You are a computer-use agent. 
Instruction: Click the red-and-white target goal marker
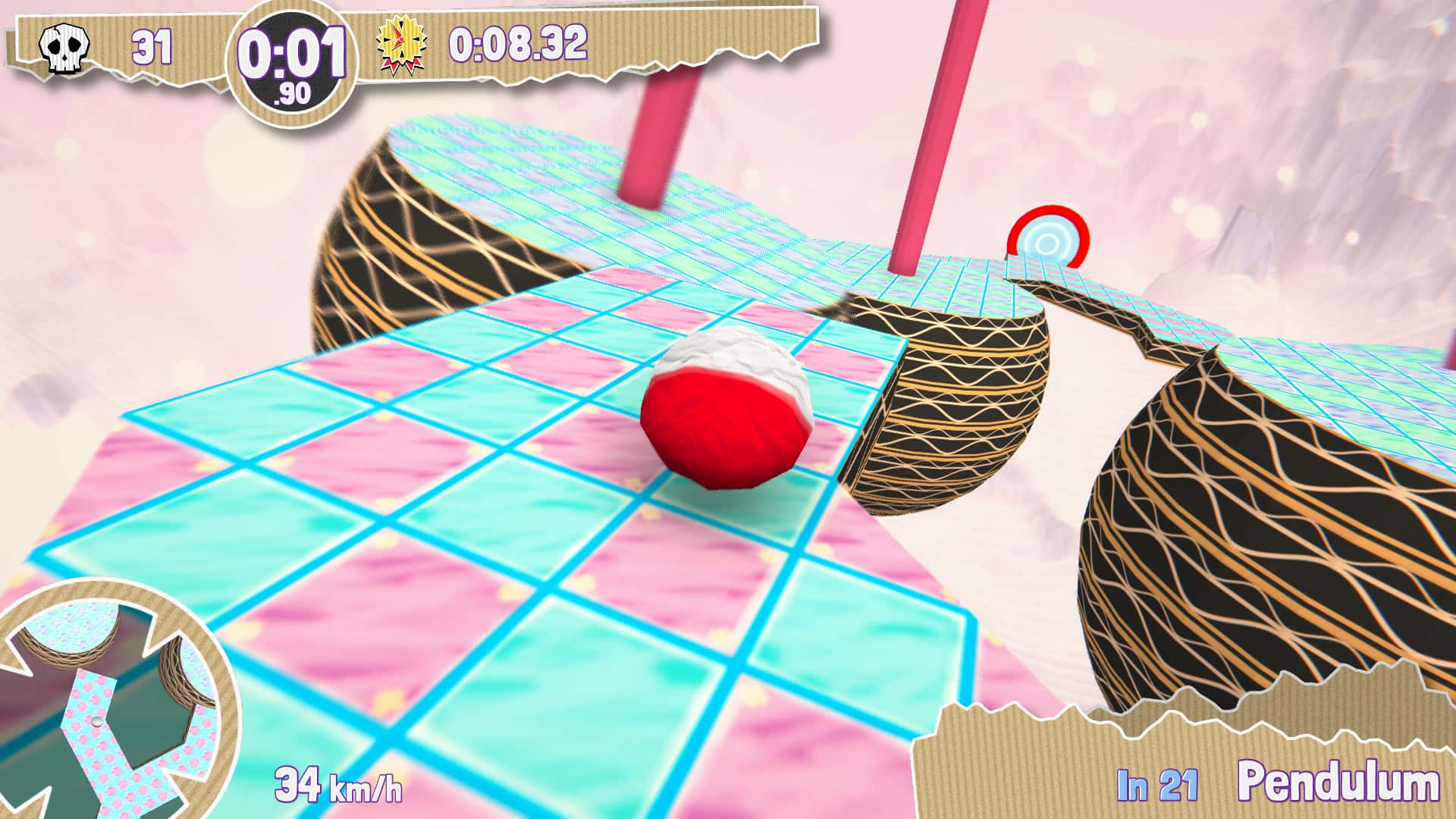click(1047, 237)
